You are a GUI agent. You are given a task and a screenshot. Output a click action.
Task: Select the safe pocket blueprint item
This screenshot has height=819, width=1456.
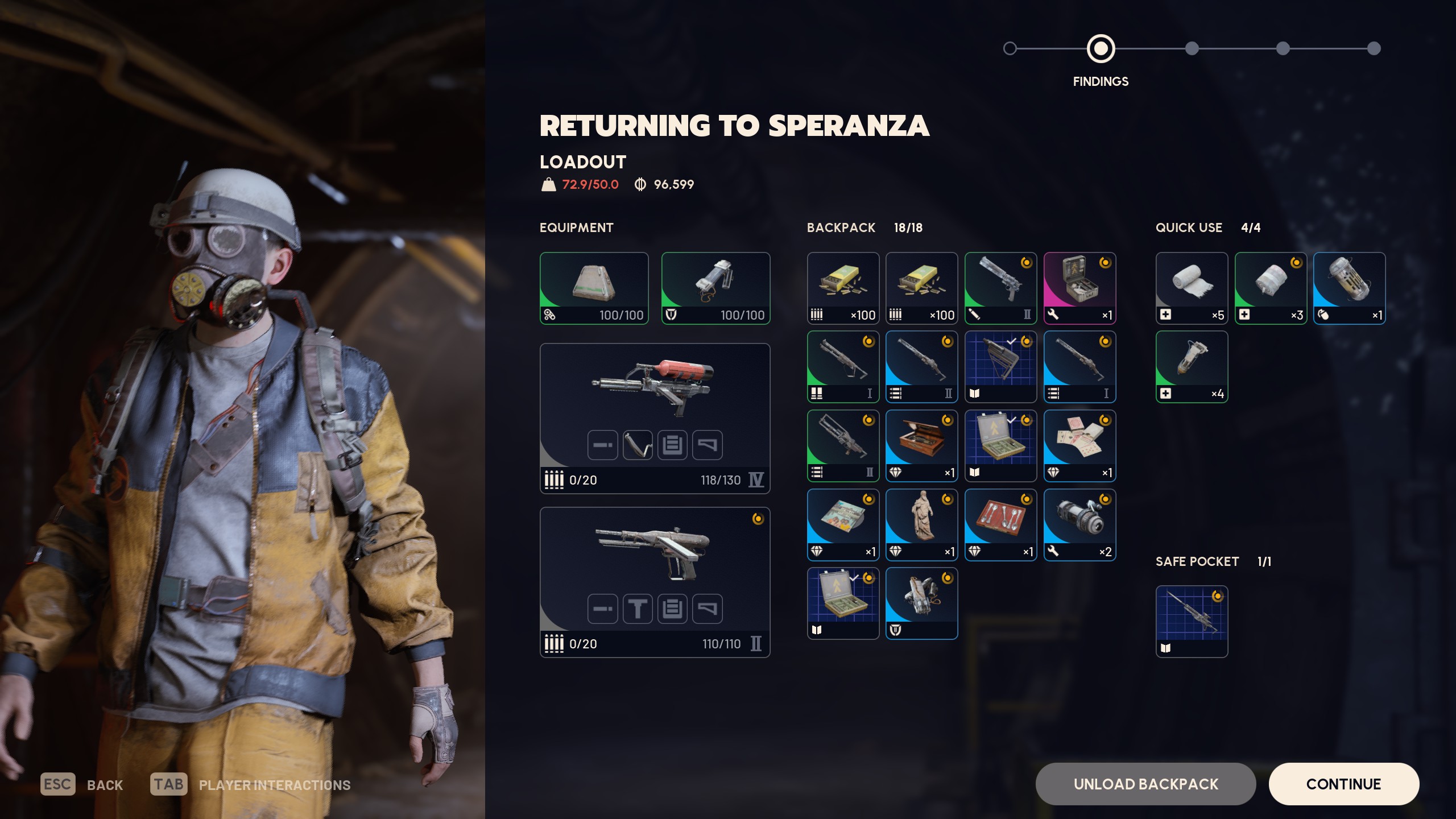point(1192,622)
